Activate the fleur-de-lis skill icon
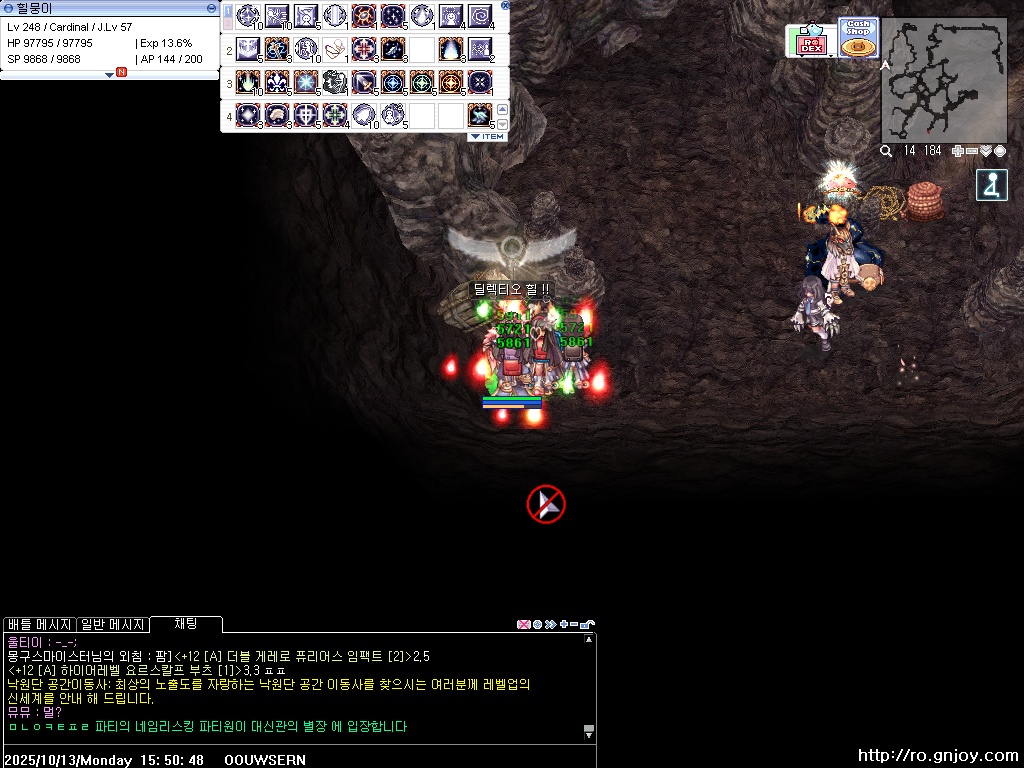Screen dimensions: 1024x768 click(277, 82)
